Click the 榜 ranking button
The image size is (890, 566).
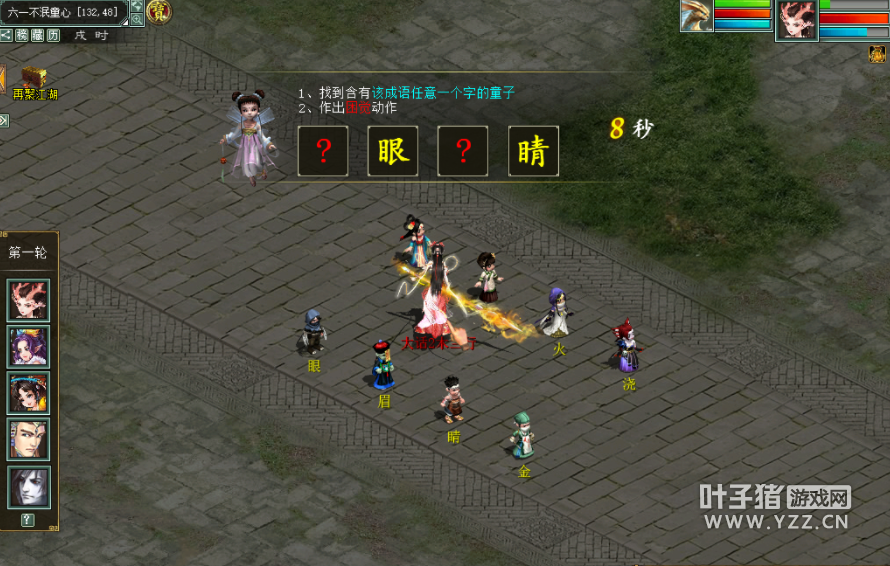click(22, 35)
